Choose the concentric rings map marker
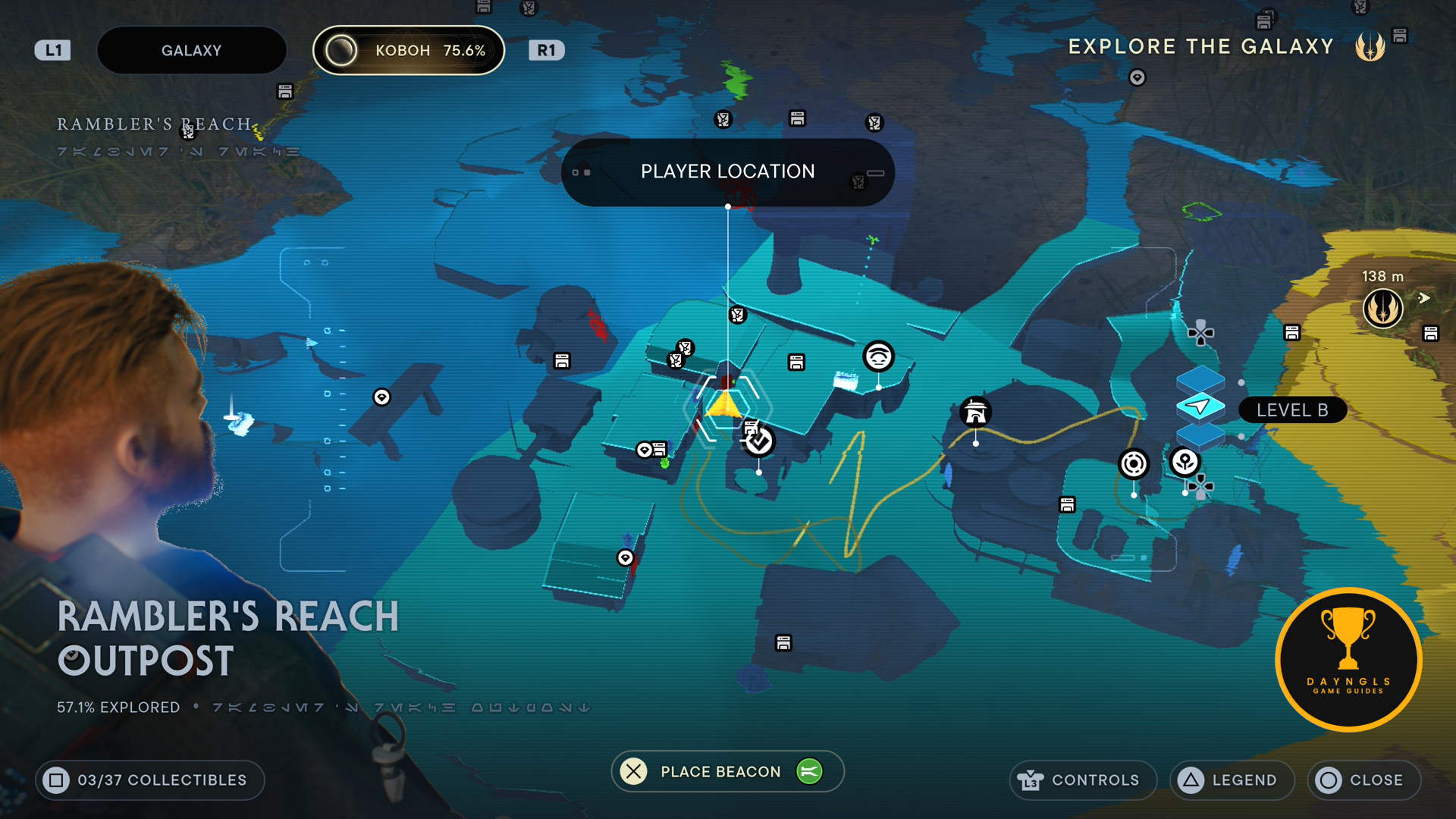Viewport: 1456px width, 819px height. 1134,463
